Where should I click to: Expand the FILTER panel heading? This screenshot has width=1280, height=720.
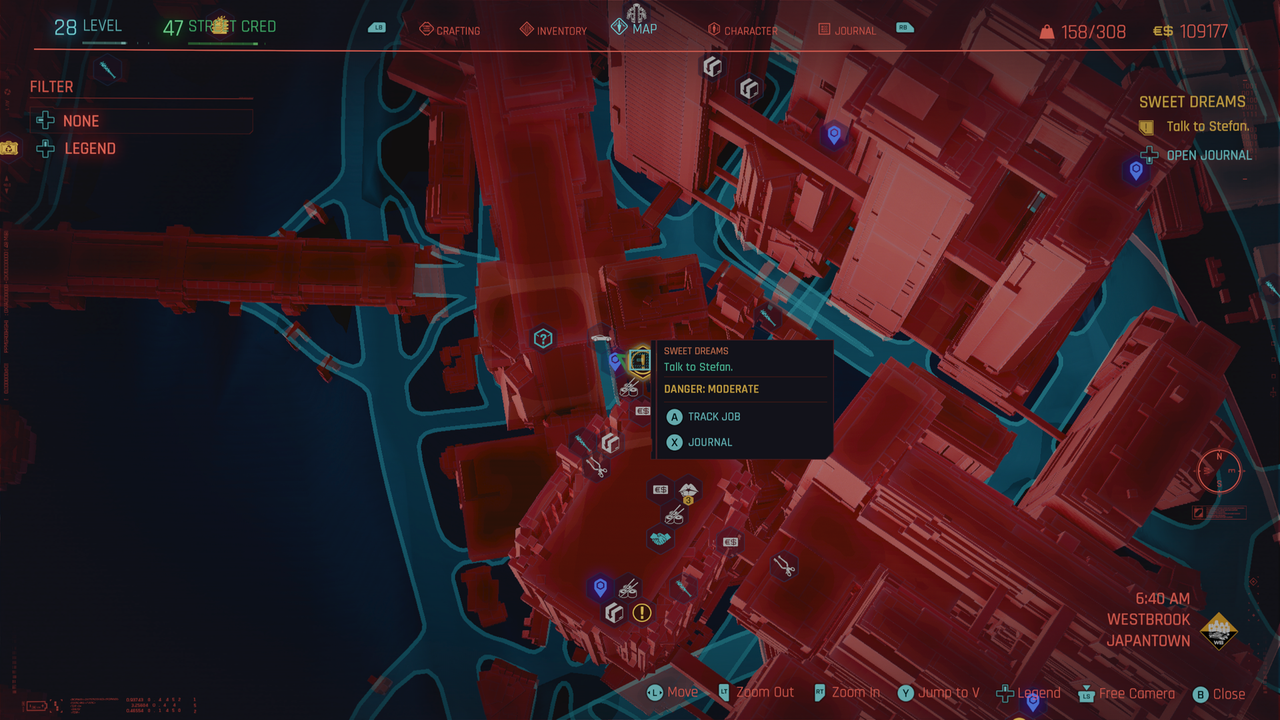(x=51, y=86)
